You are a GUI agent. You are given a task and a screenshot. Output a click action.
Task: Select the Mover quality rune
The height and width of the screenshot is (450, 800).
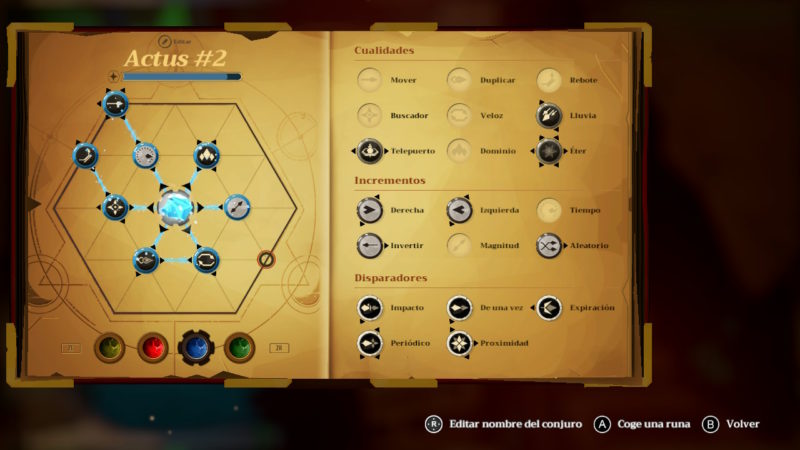click(x=370, y=80)
